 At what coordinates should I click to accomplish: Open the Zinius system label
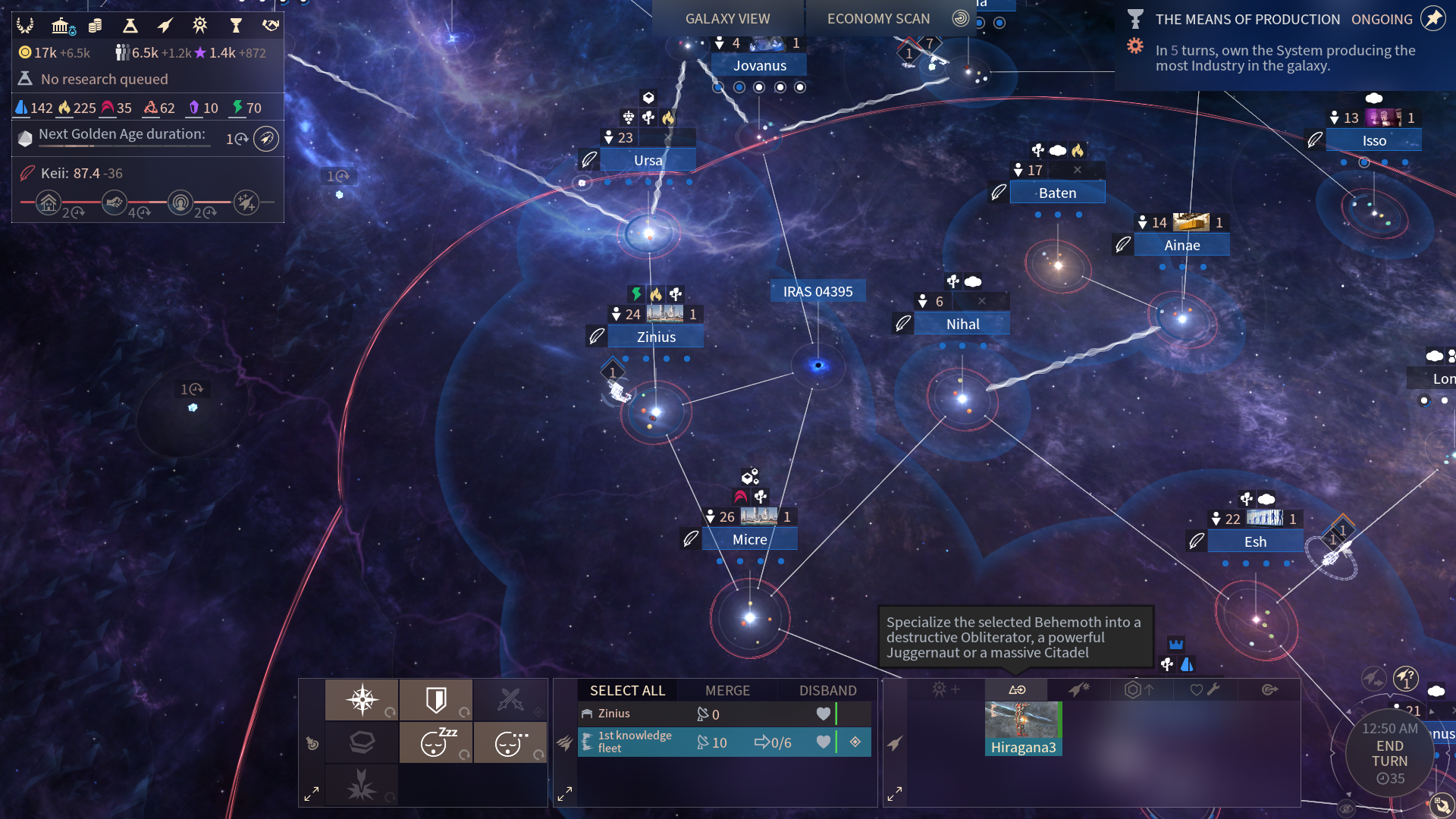pyautogui.click(x=656, y=337)
